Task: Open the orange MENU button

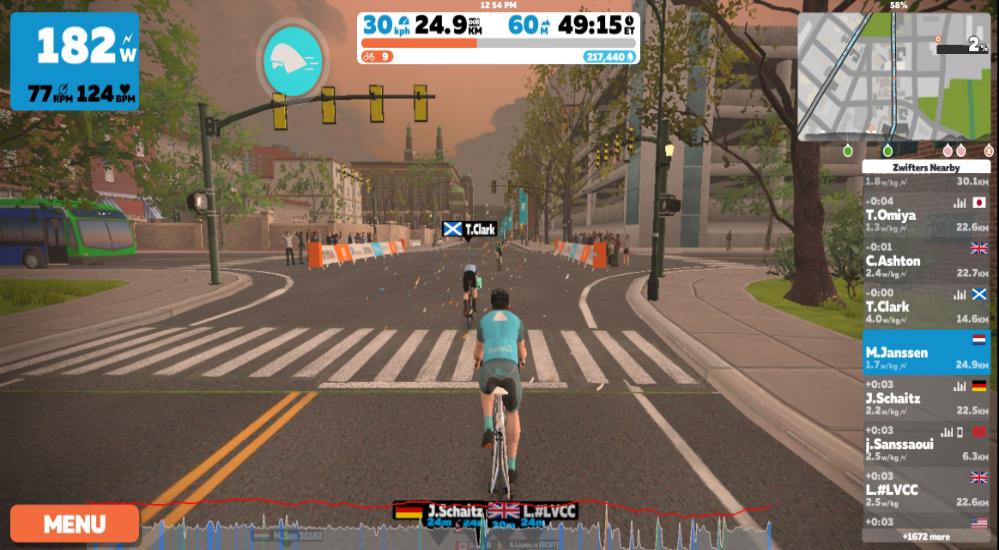Action: [x=75, y=523]
